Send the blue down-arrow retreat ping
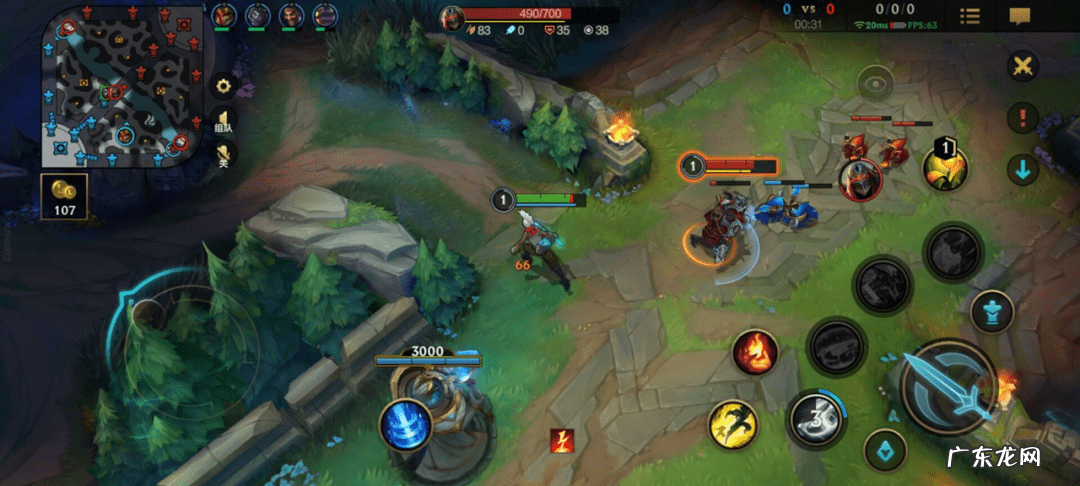 [x=1022, y=169]
